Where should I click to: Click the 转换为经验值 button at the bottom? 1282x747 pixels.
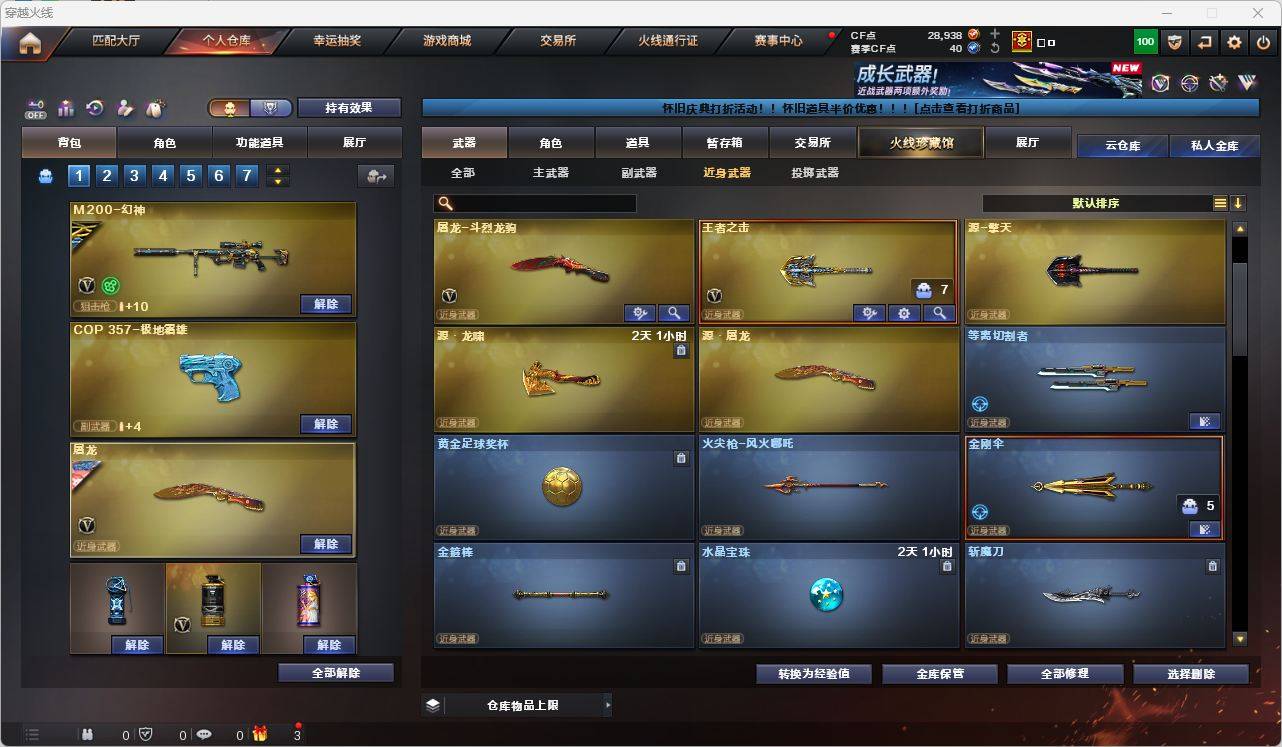click(x=814, y=673)
